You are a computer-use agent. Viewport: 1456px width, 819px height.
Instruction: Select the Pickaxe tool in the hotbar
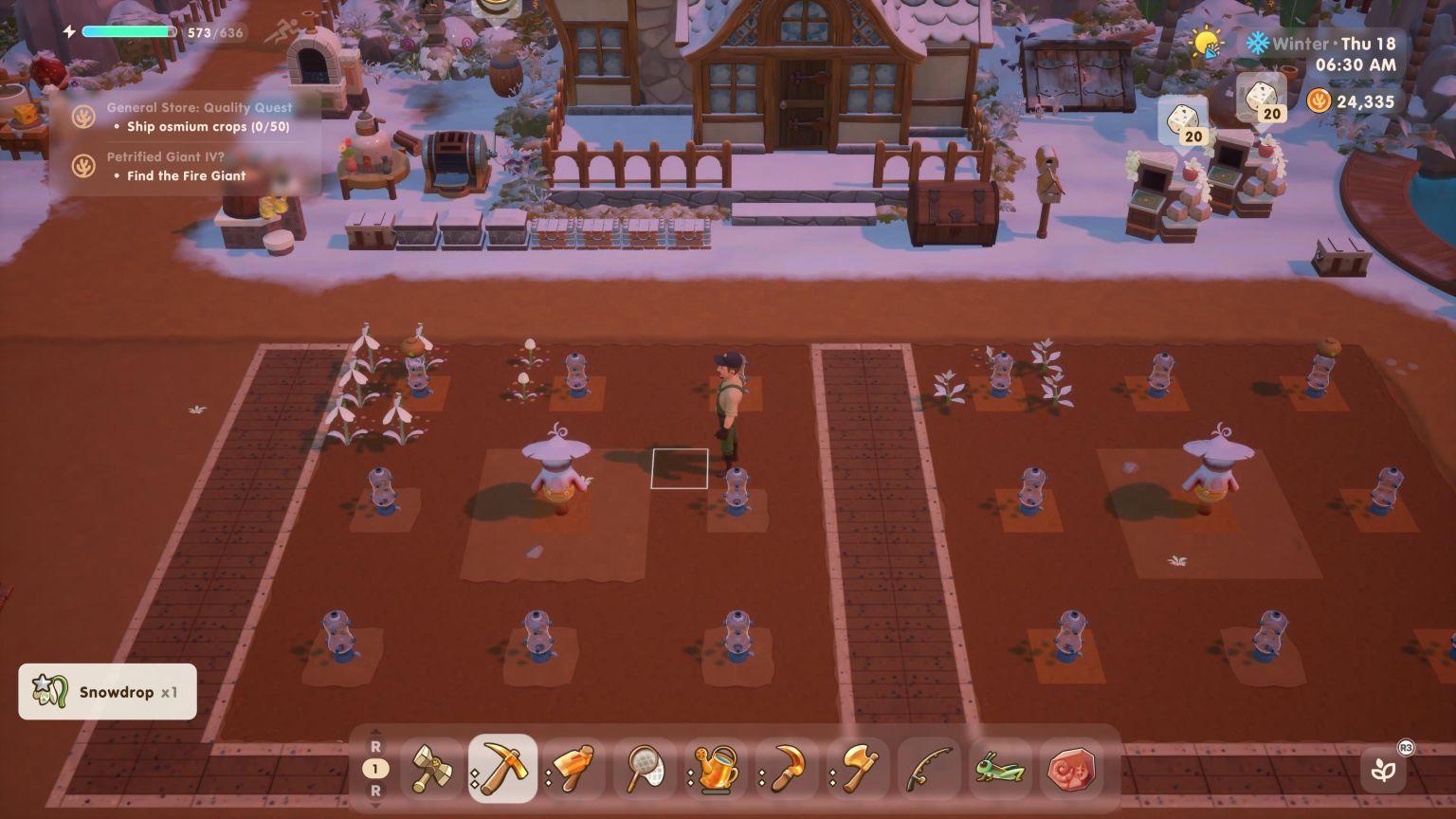point(502,770)
